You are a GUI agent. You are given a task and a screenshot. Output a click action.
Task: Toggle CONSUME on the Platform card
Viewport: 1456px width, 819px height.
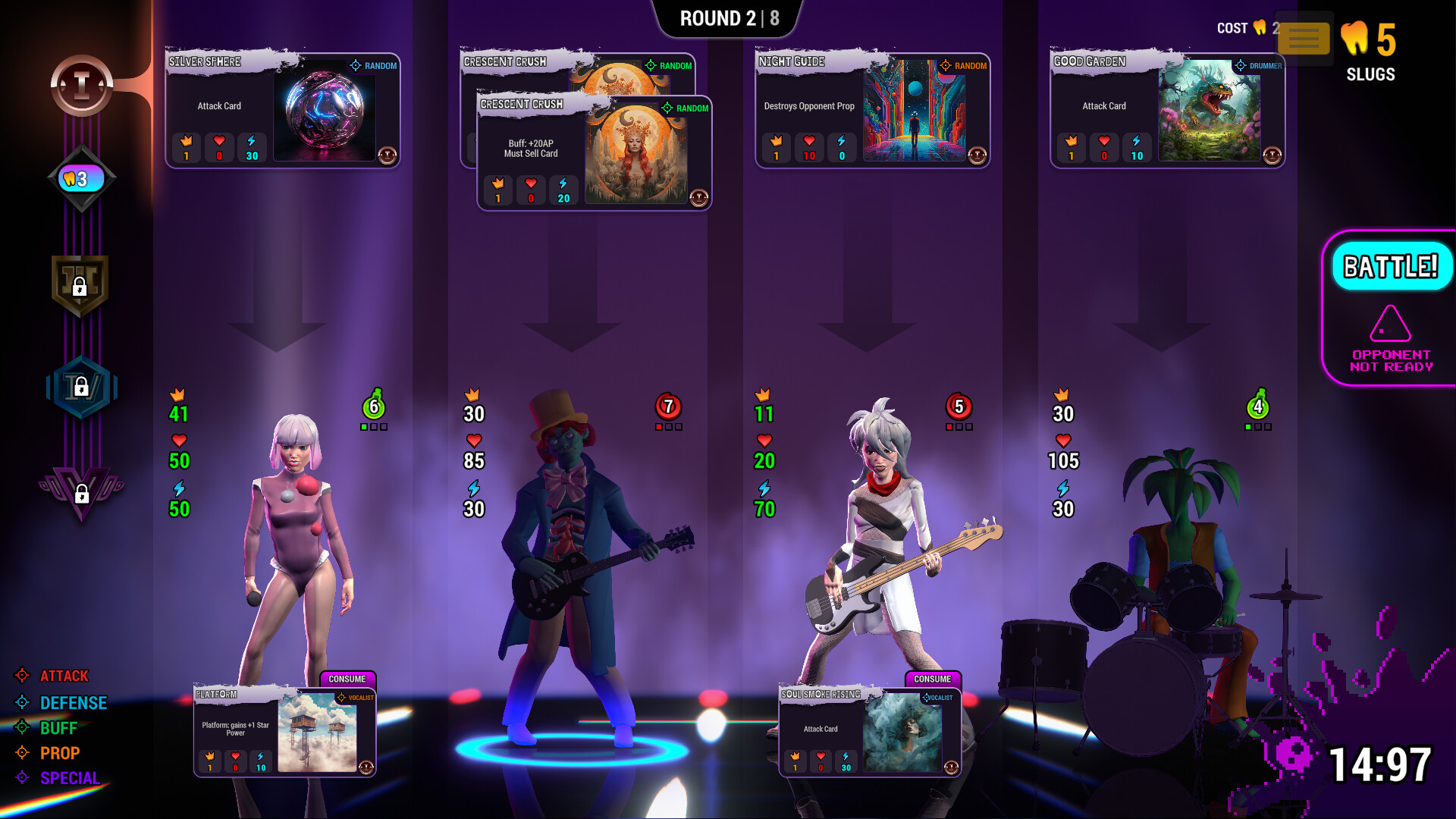coord(348,679)
